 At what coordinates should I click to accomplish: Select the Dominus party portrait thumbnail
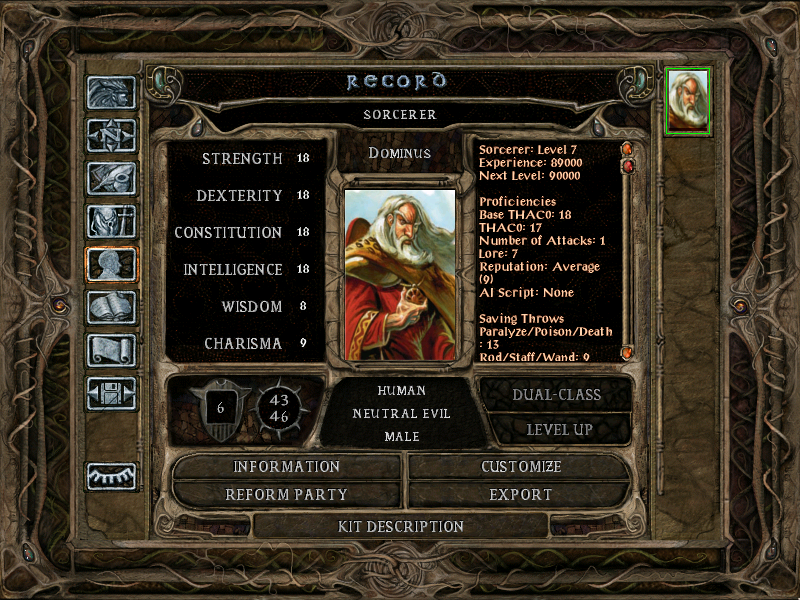click(x=688, y=100)
